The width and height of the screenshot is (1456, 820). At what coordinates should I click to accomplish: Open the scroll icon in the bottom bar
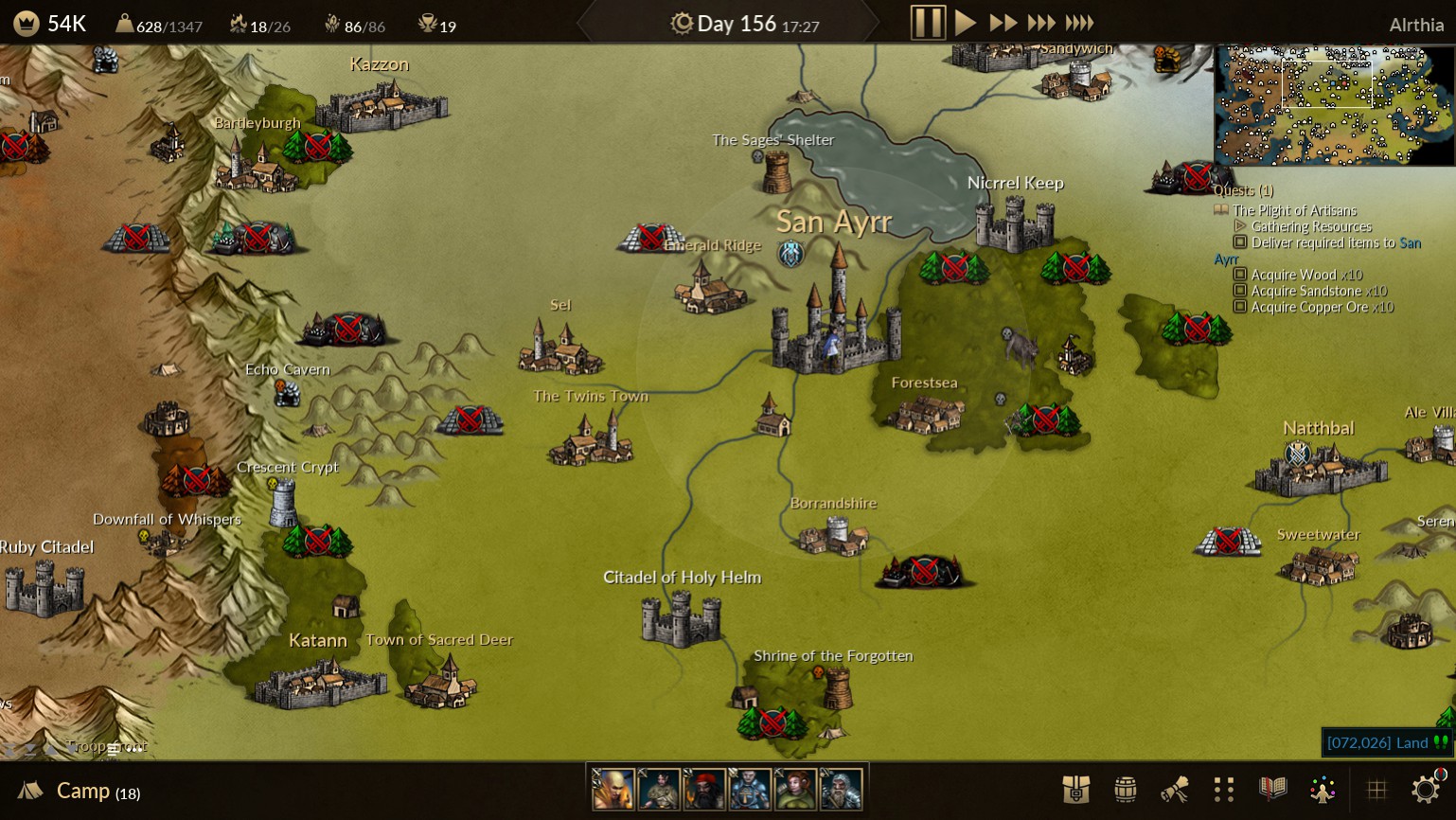pyautogui.click(x=1174, y=790)
